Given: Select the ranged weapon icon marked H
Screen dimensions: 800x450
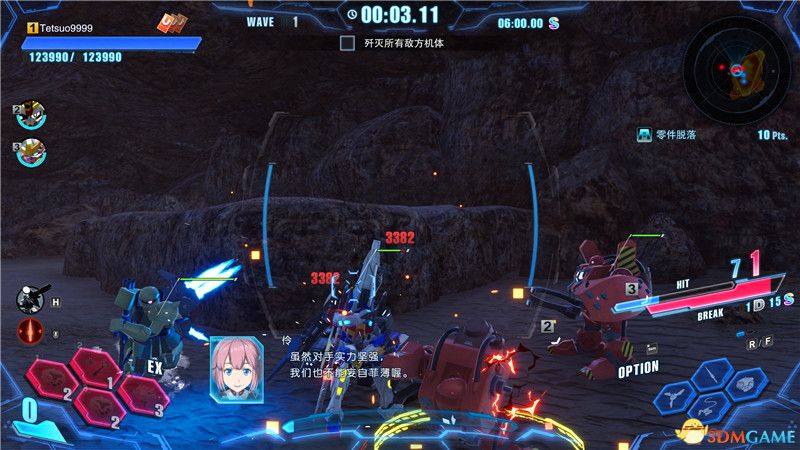Looking at the screenshot, I should pyautogui.click(x=29, y=299).
